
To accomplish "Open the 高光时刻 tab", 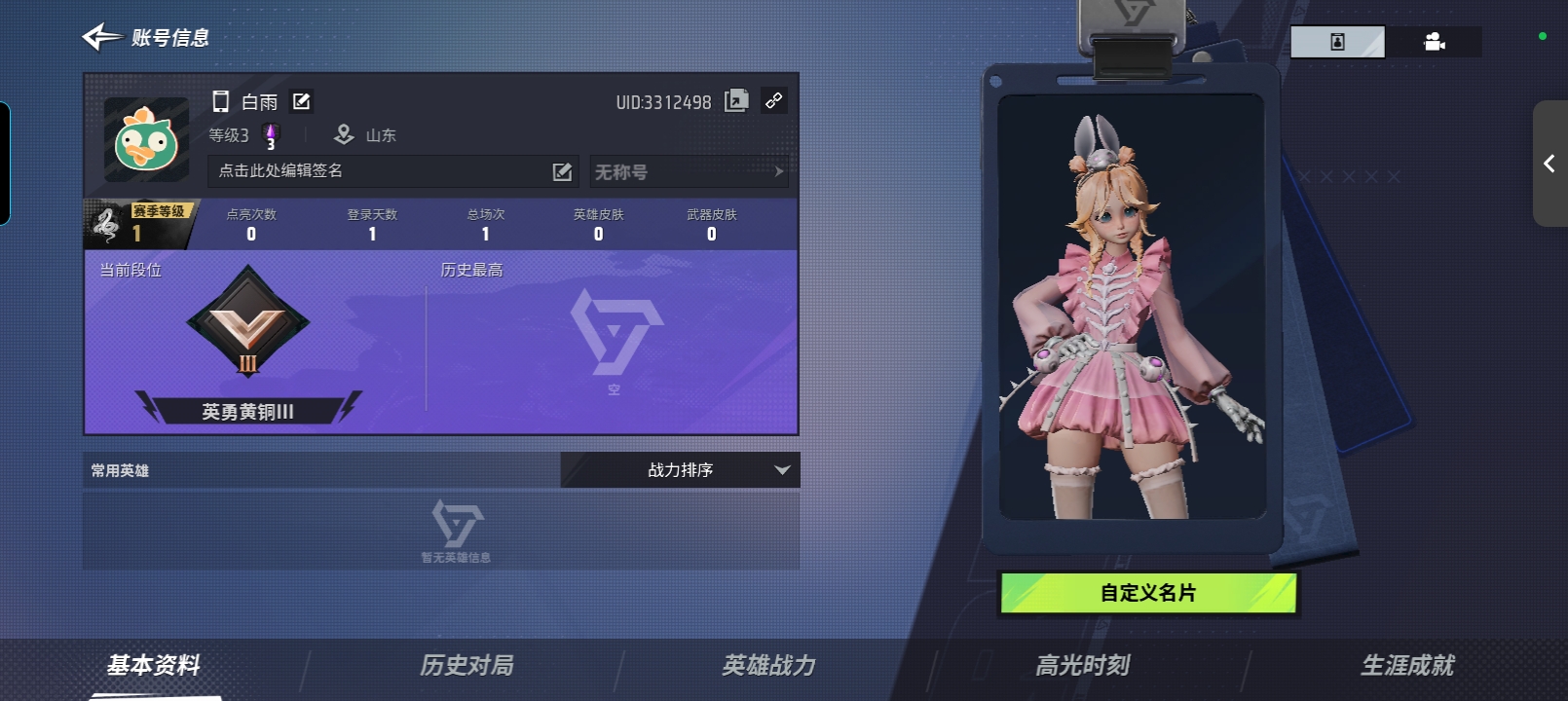I will point(1082,666).
